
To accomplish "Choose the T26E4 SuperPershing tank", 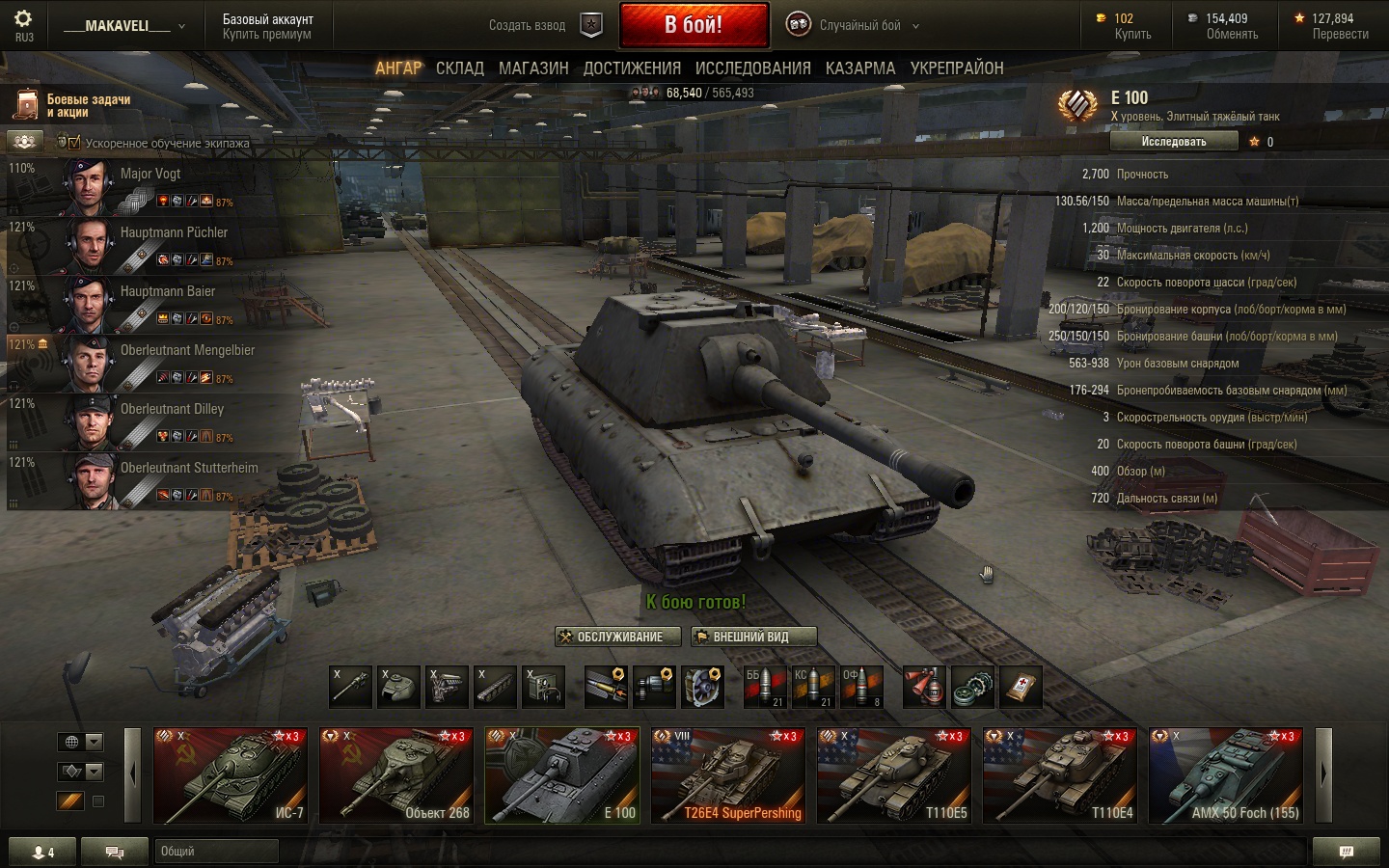I will (x=728, y=775).
